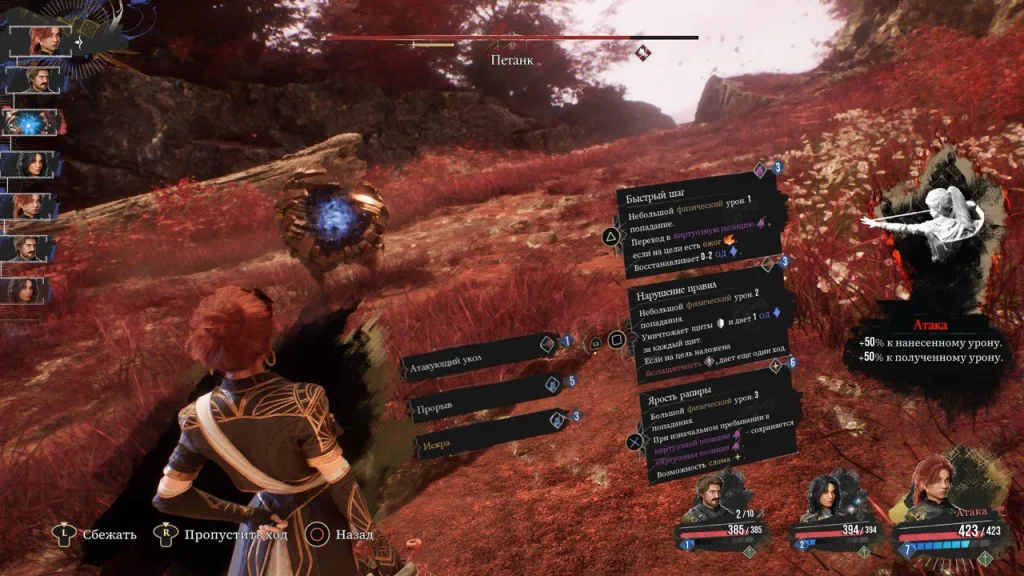Select the Атакующий укол skill

tap(480, 365)
